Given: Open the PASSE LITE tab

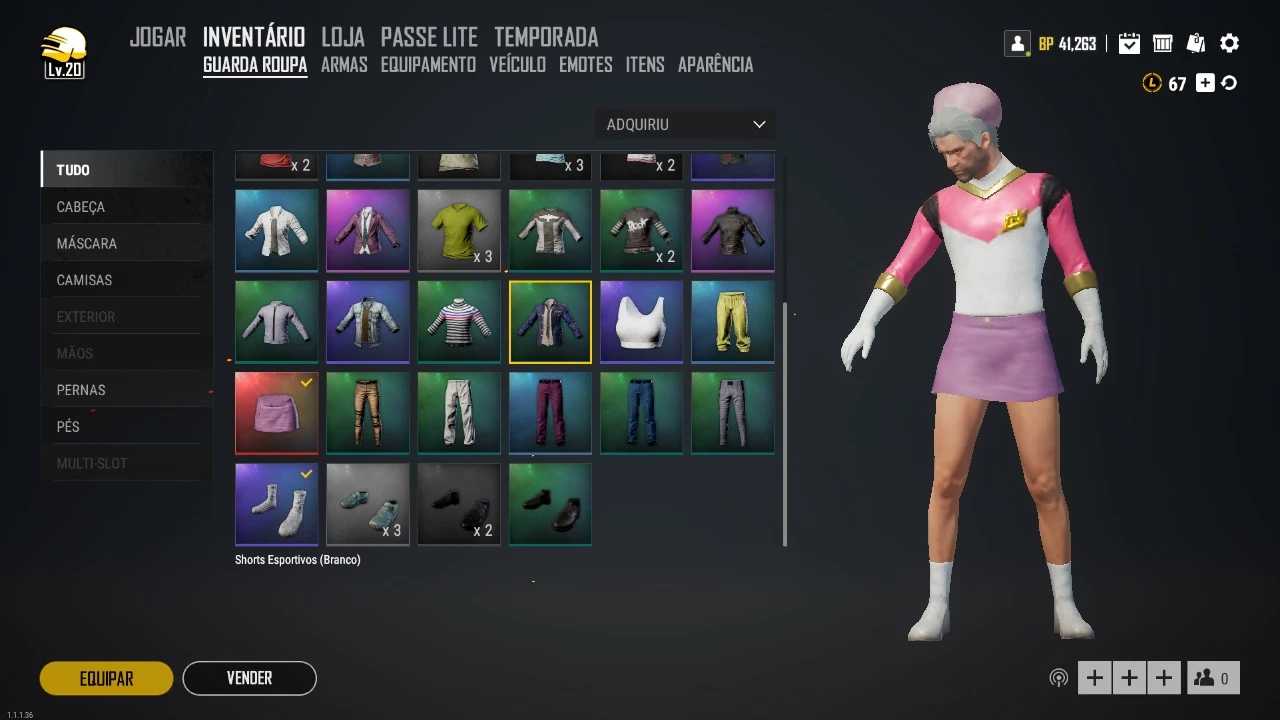Looking at the screenshot, I should click(x=429, y=38).
